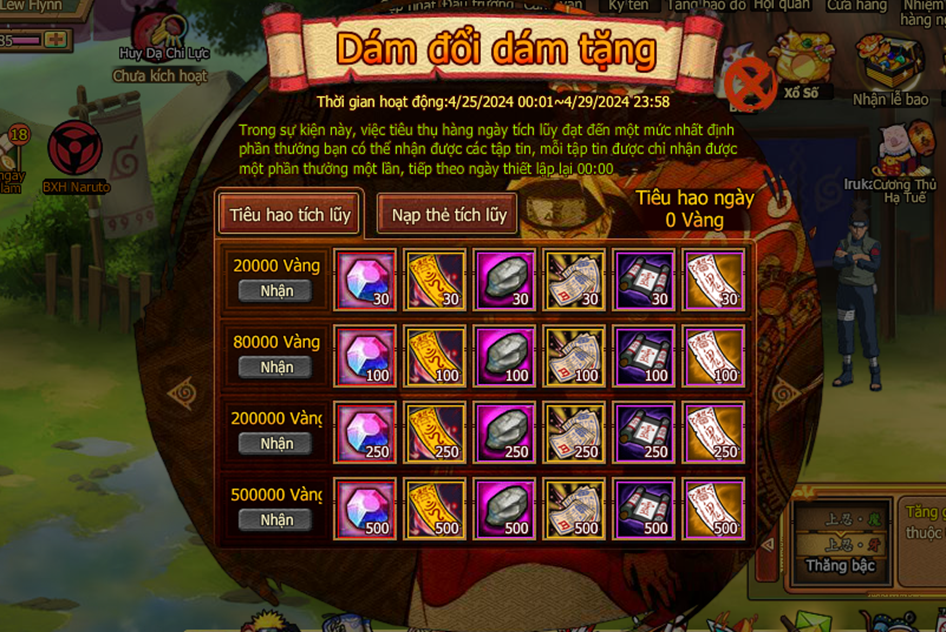The width and height of the screenshot is (946, 632).
Task: Close the Dám đổi dám tặng event window
Action: tap(750, 83)
